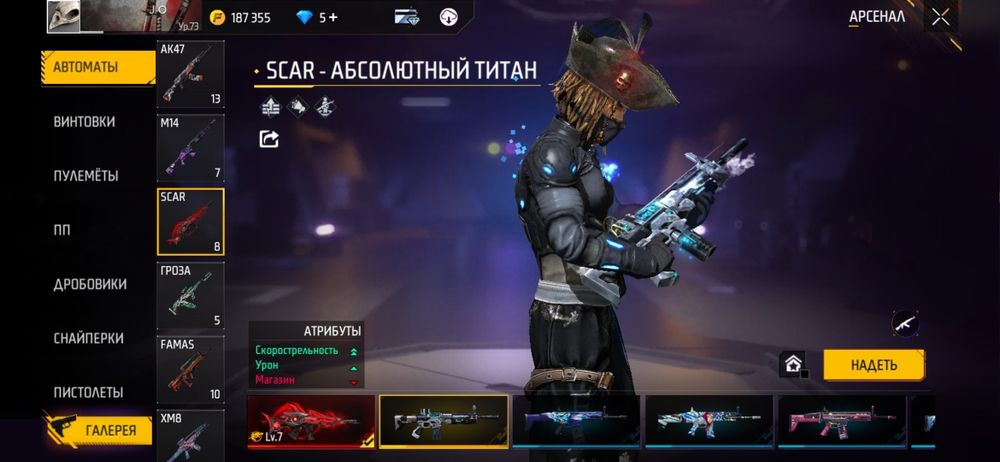Pick the Гроза weapon tile
Viewport: 1000px width, 462px height.
click(x=191, y=295)
